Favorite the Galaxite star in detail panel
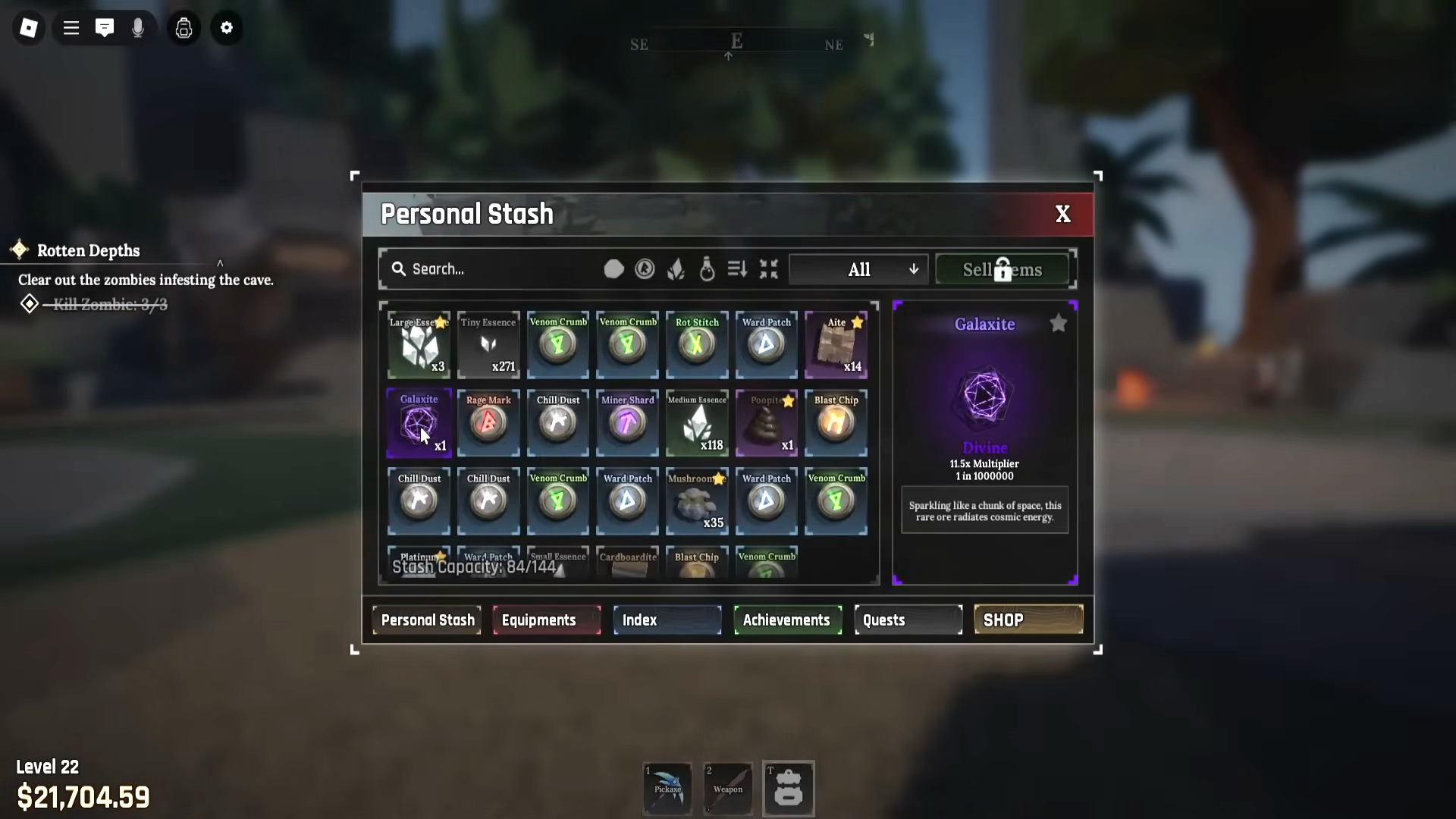1456x819 pixels. tap(1059, 323)
